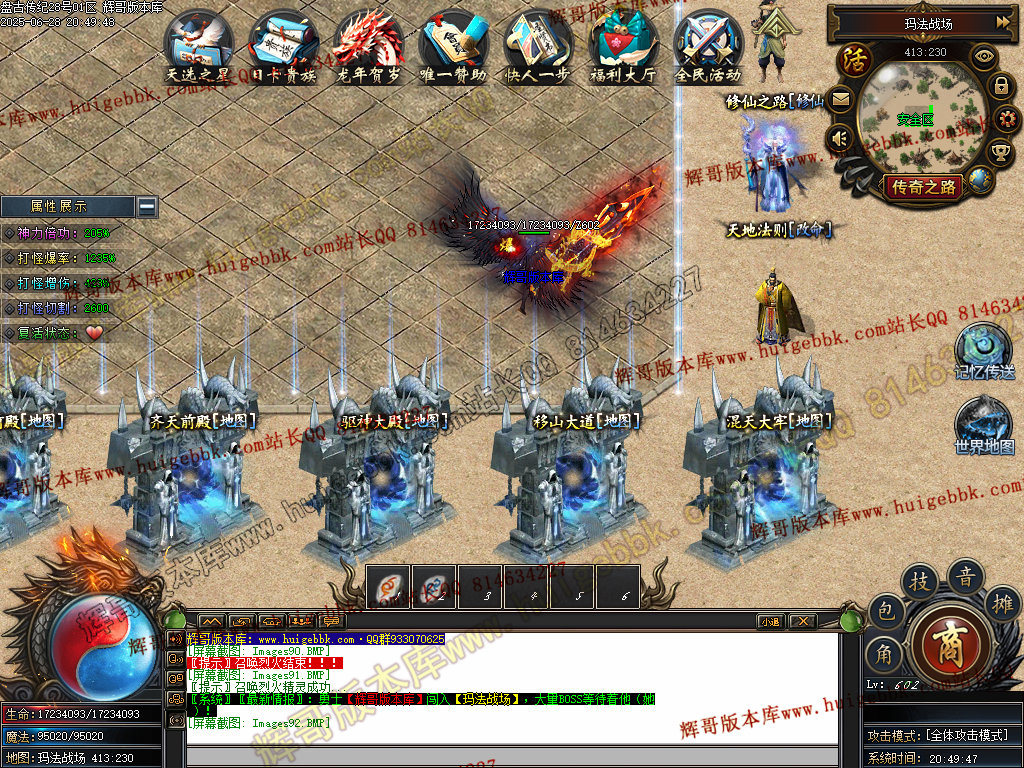Select the 快人一步 icon
Image resolution: width=1024 pixels, height=768 pixels.
tap(538, 44)
